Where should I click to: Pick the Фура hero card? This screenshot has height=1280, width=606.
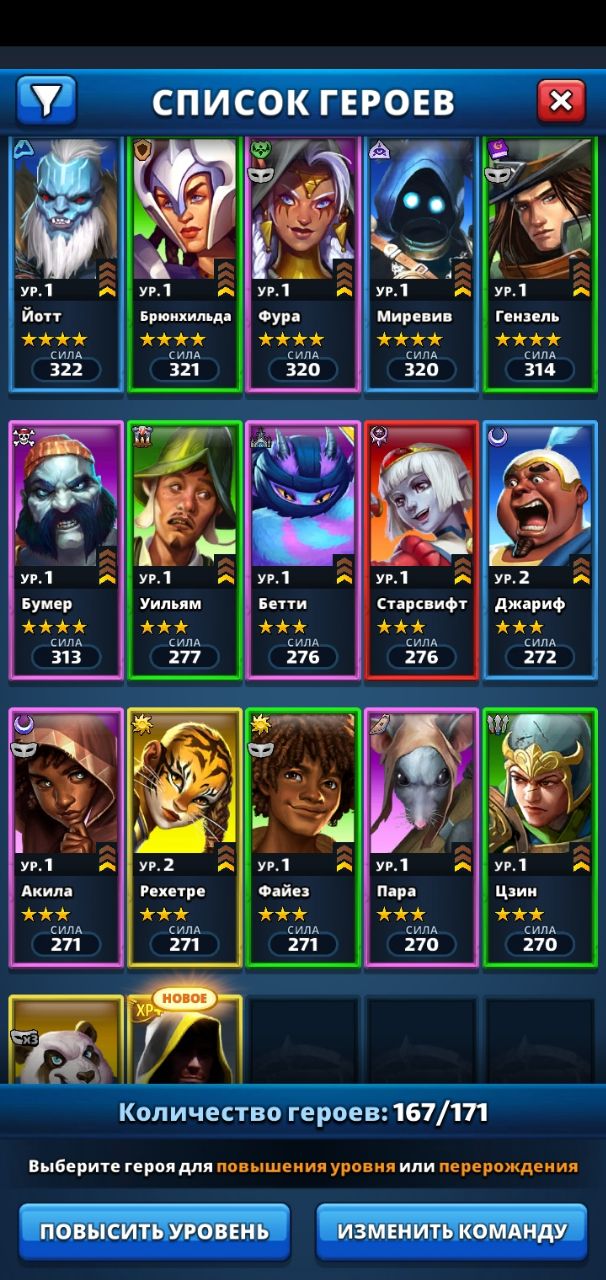click(x=303, y=265)
